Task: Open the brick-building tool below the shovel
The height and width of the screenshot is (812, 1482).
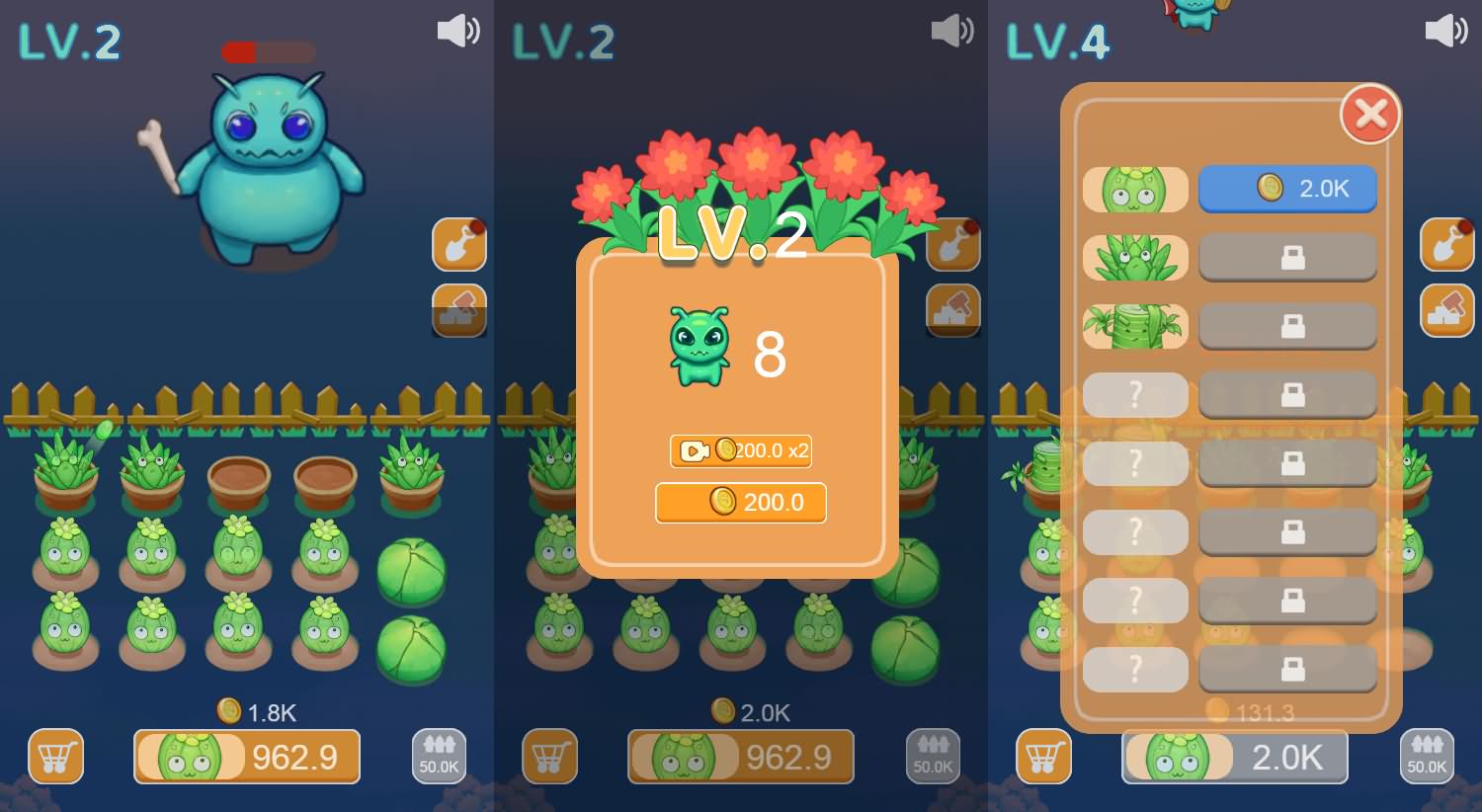Action: (458, 310)
